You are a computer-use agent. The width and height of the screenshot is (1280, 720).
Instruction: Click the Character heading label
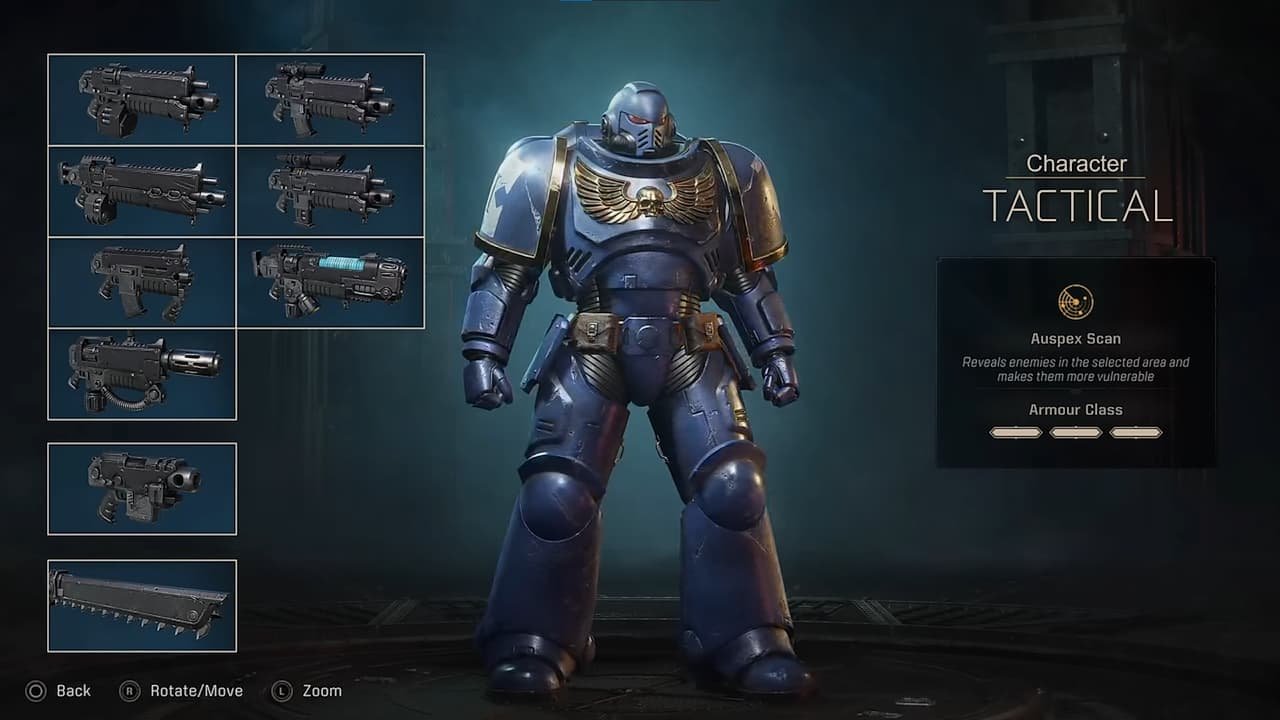[1076, 163]
